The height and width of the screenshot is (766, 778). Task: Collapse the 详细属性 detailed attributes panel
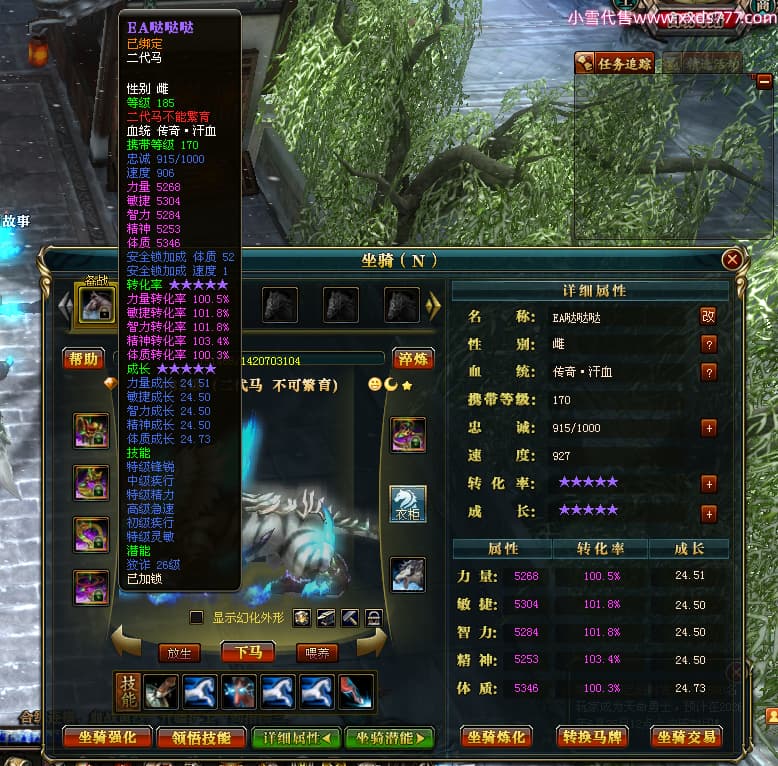click(294, 738)
